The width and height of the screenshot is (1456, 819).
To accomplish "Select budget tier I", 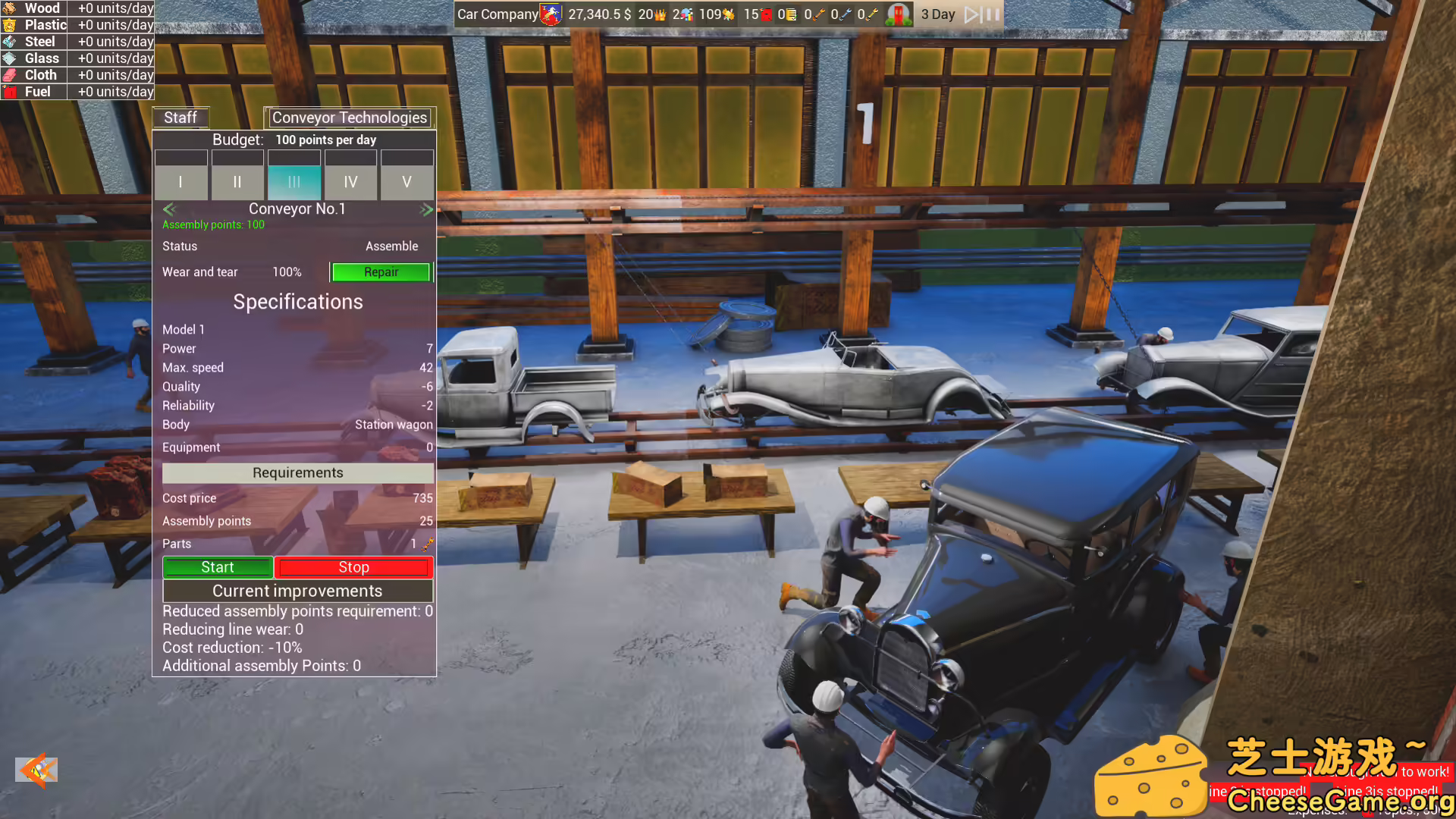I will pos(180,182).
